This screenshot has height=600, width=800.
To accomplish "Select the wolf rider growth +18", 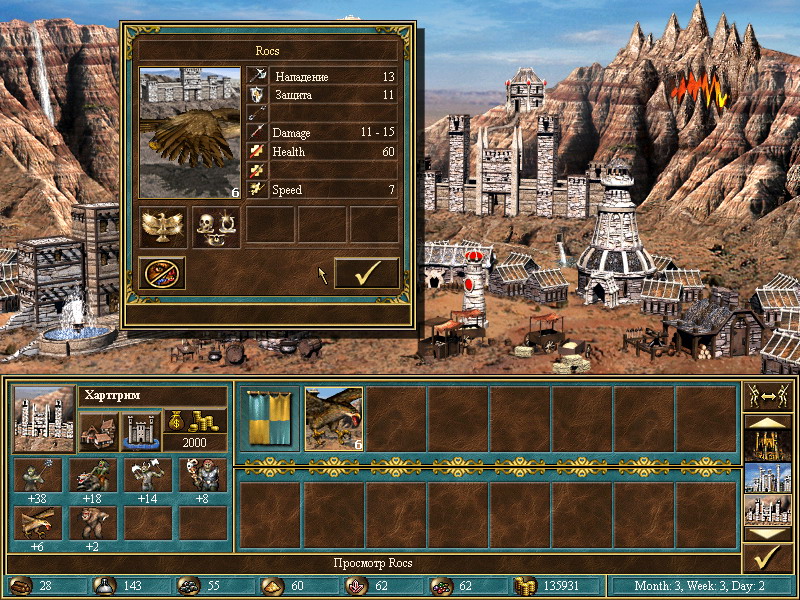I will click(x=93, y=478).
